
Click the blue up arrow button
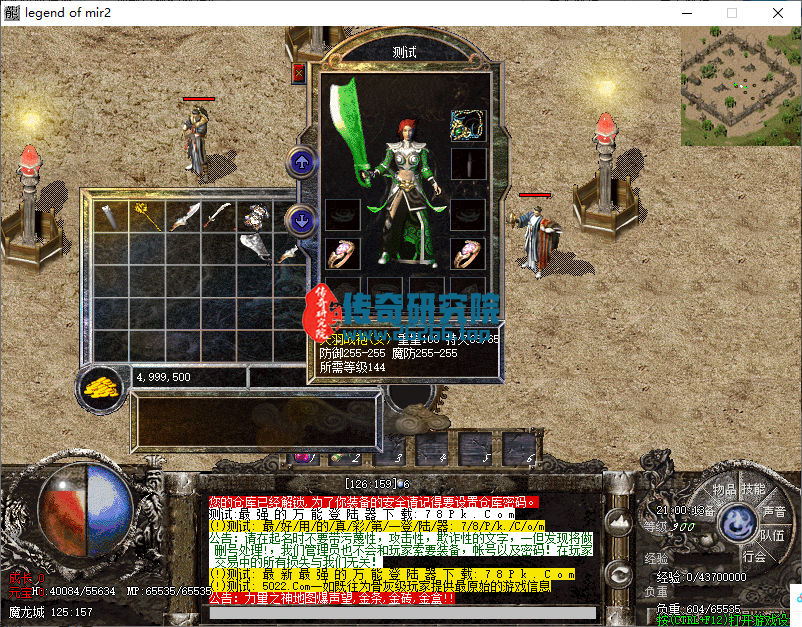[299, 161]
